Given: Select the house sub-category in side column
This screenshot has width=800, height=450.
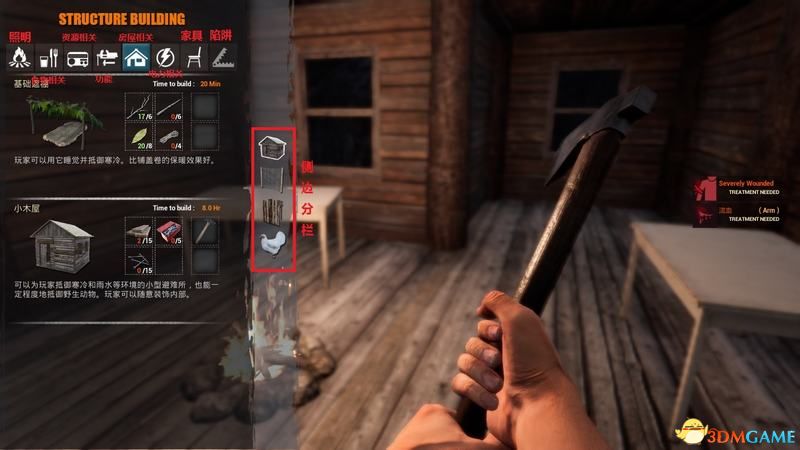Looking at the screenshot, I should pos(270,150).
